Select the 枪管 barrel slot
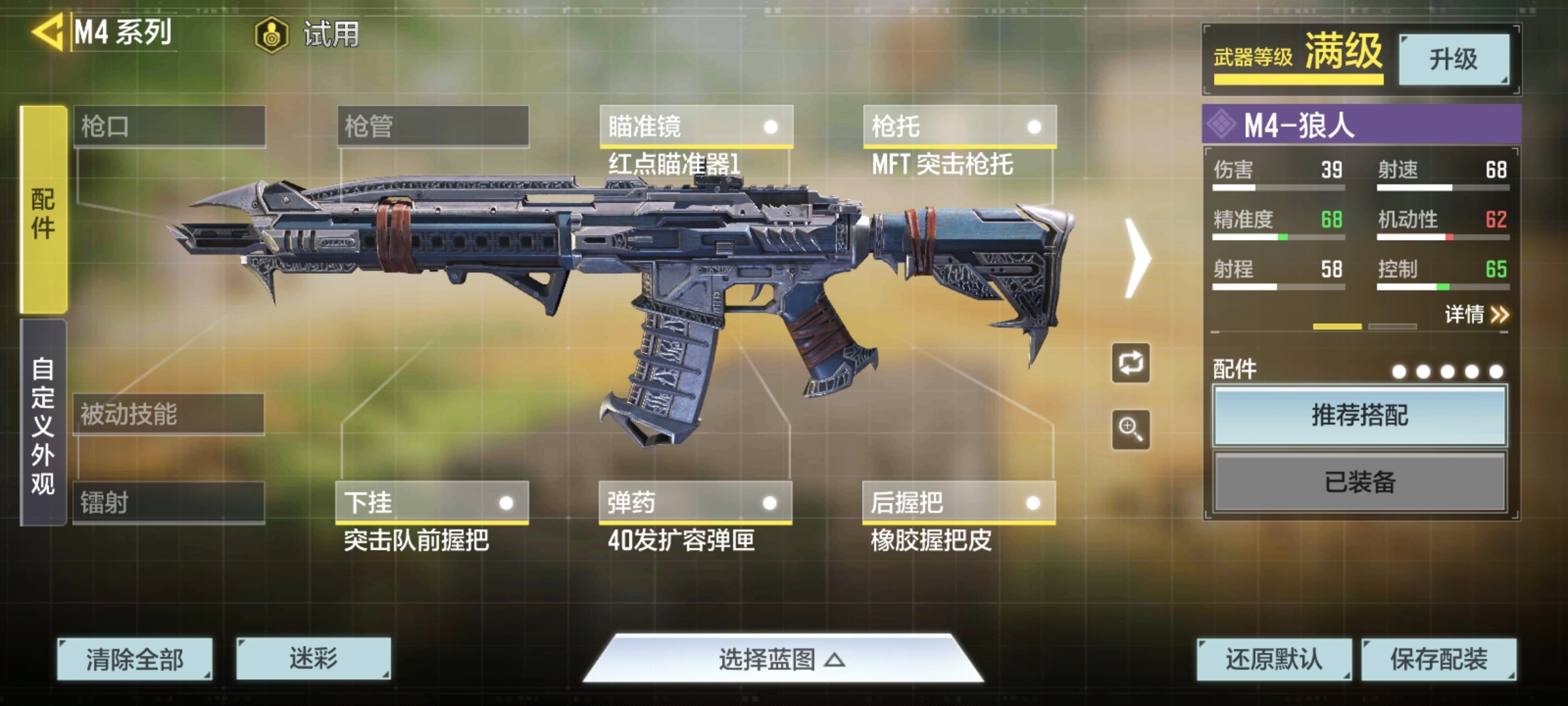This screenshot has width=1568, height=706. pyautogui.click(x=433, y=126)
